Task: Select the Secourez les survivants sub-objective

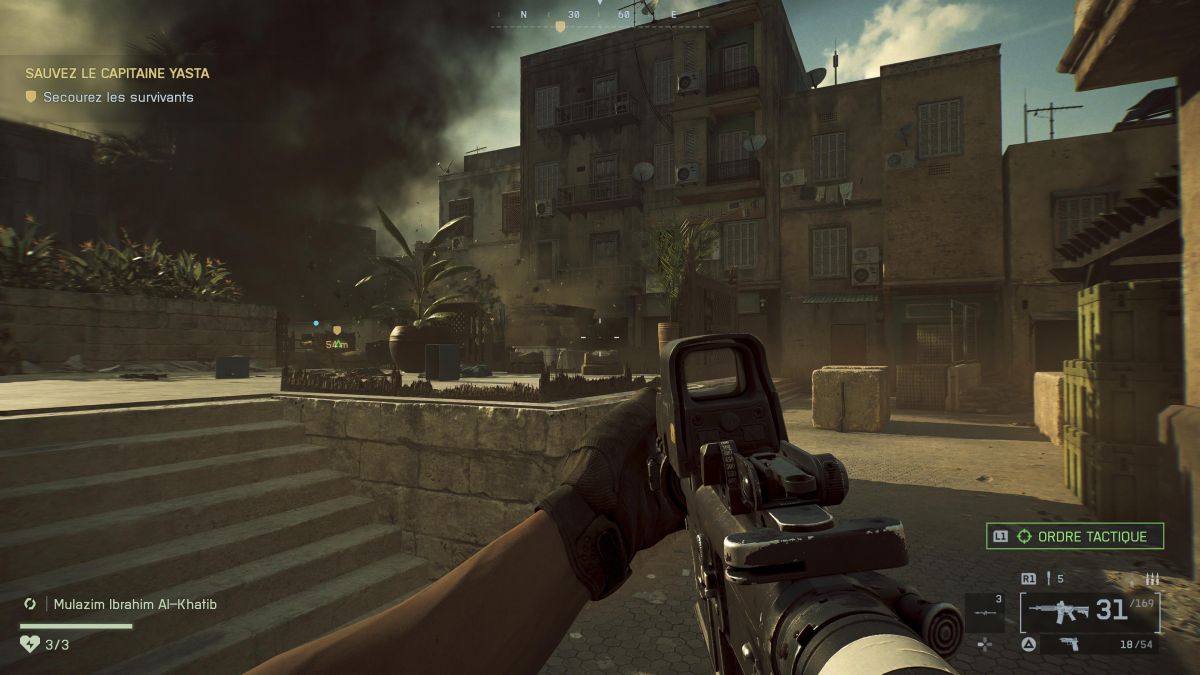Action: click(x=118, y=97)
